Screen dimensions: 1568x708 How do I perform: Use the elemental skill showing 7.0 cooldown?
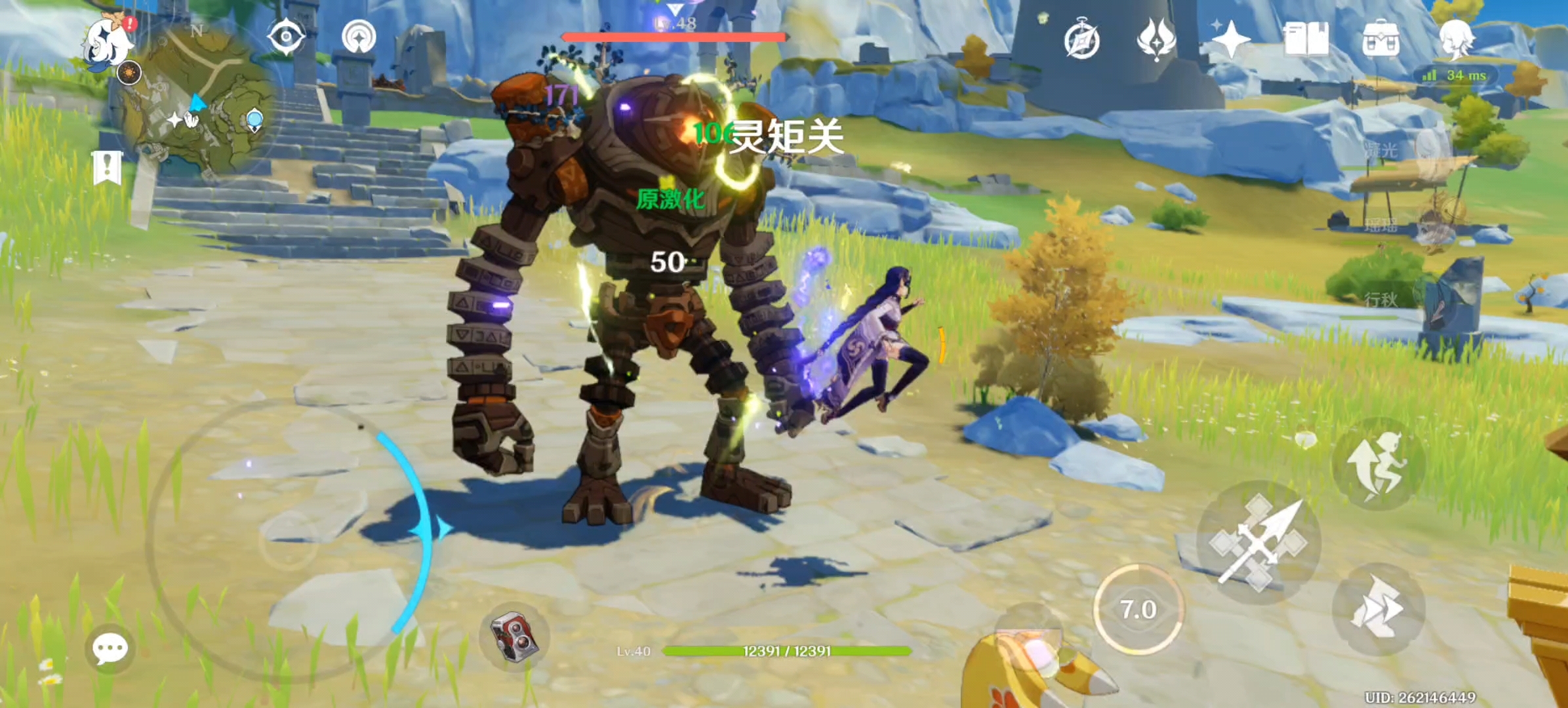(1138, 610)
